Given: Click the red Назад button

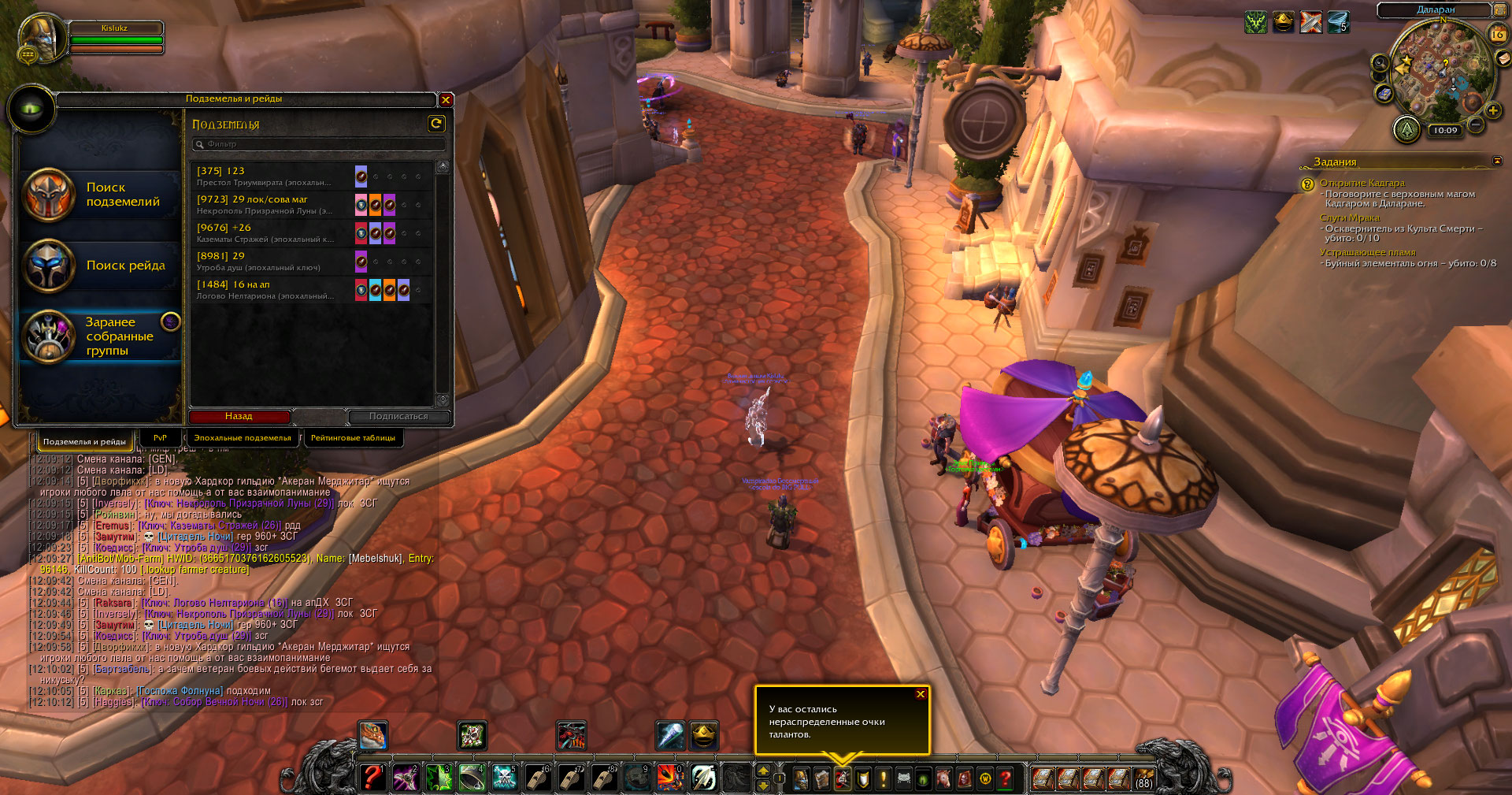Looking at the screenshot, I should [x=239, y=416].
